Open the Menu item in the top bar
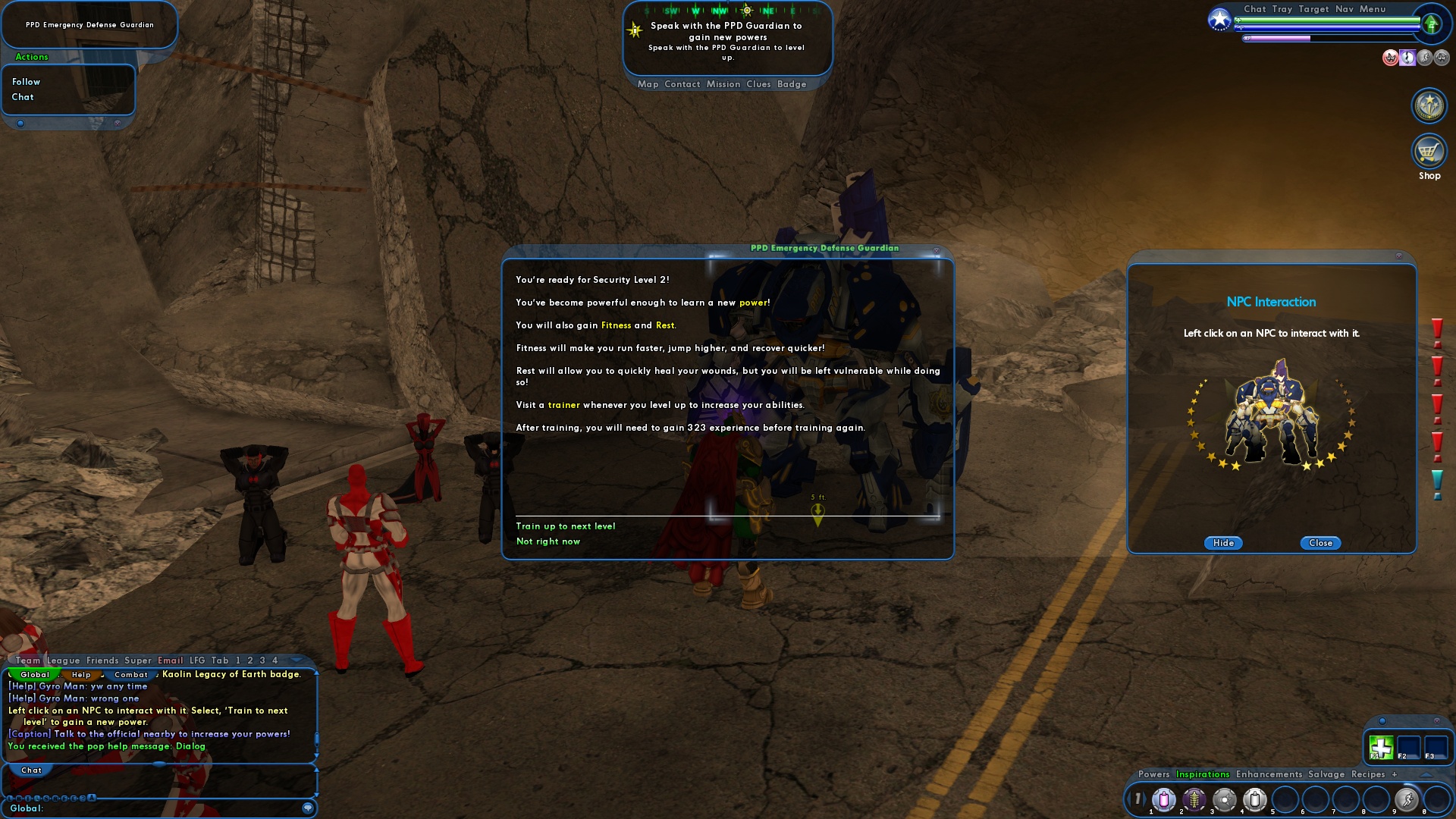 [1373, 9]
